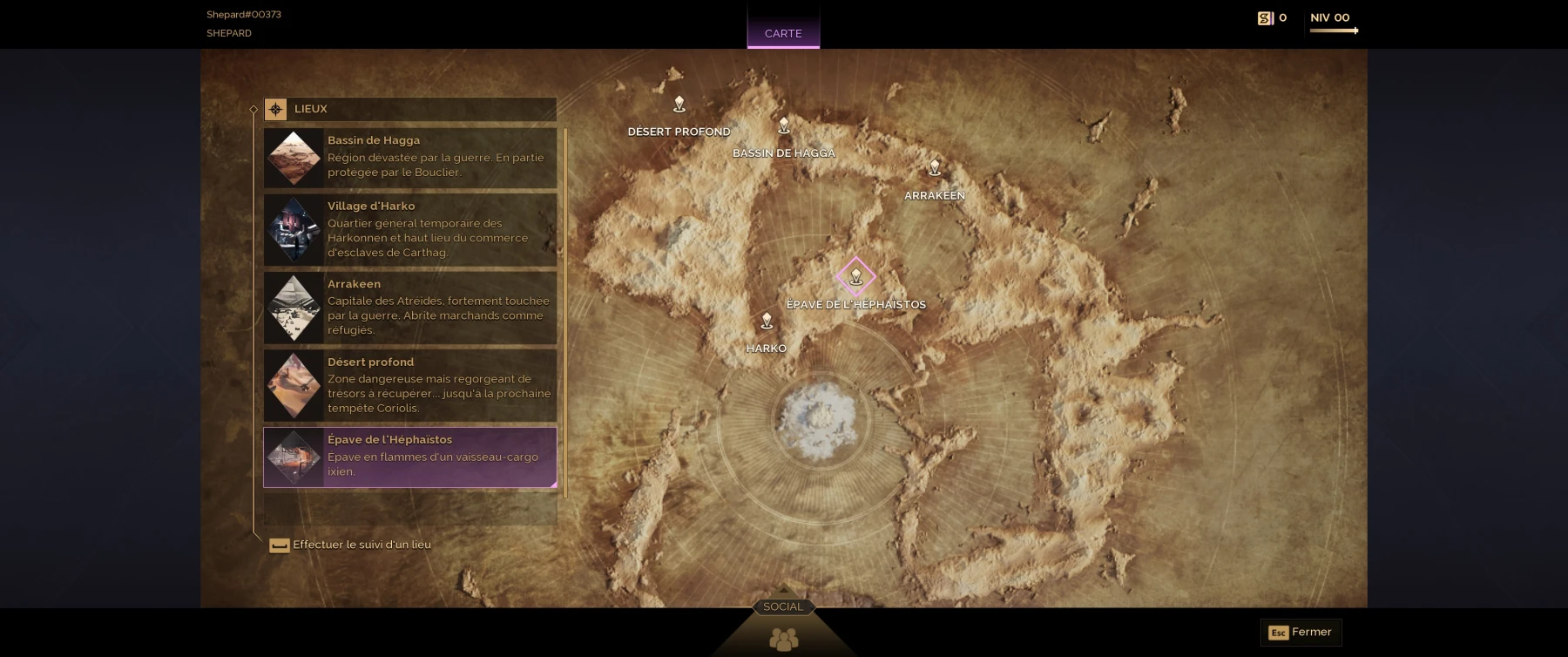Select the Arrakeen entry in the list
This screenshot has height=657, width=1568.
[409, 307]
